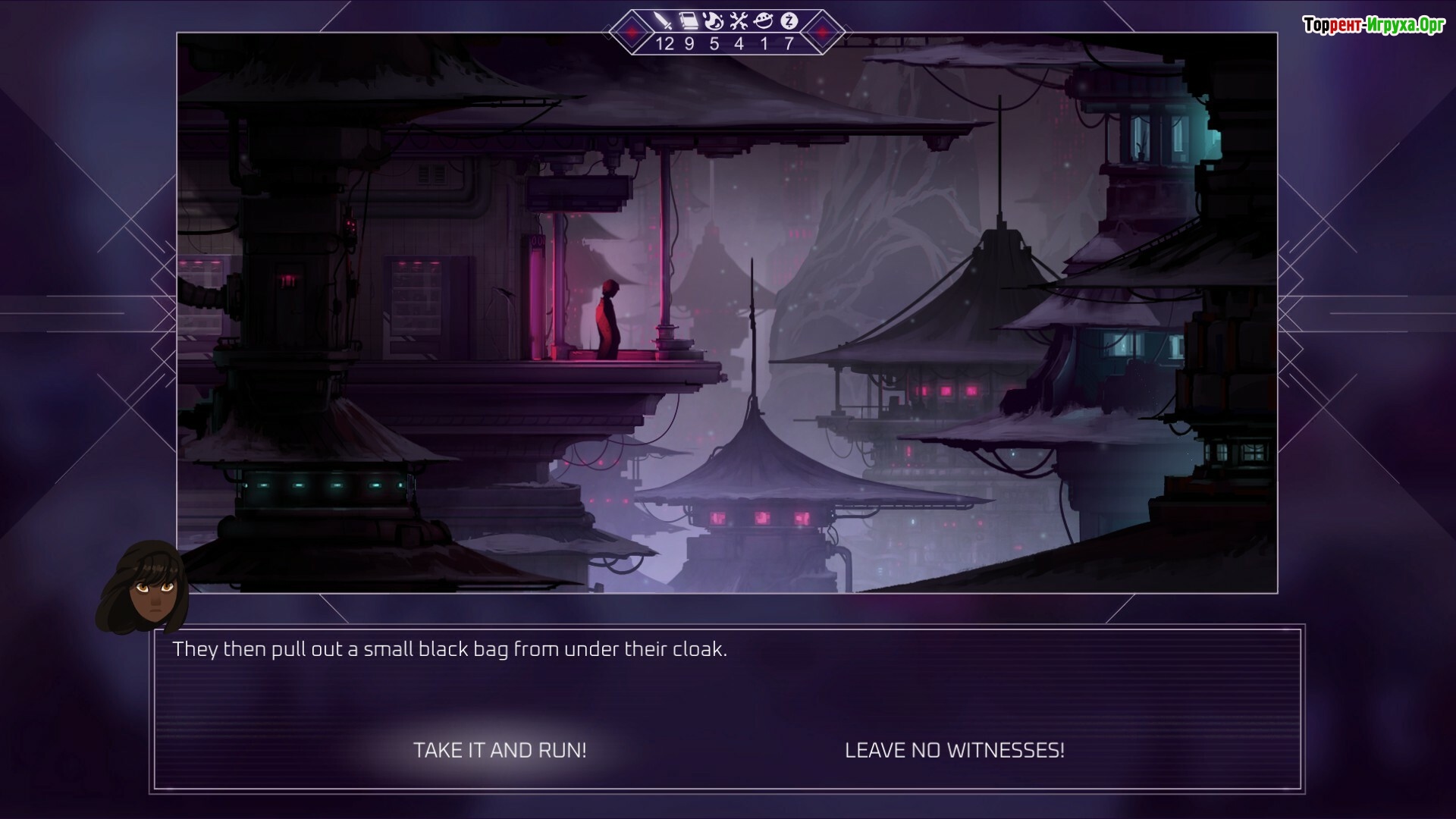Select the laughing mask stat icon
The width and height of the screenshot is (1456, 819).
(764, 21)
